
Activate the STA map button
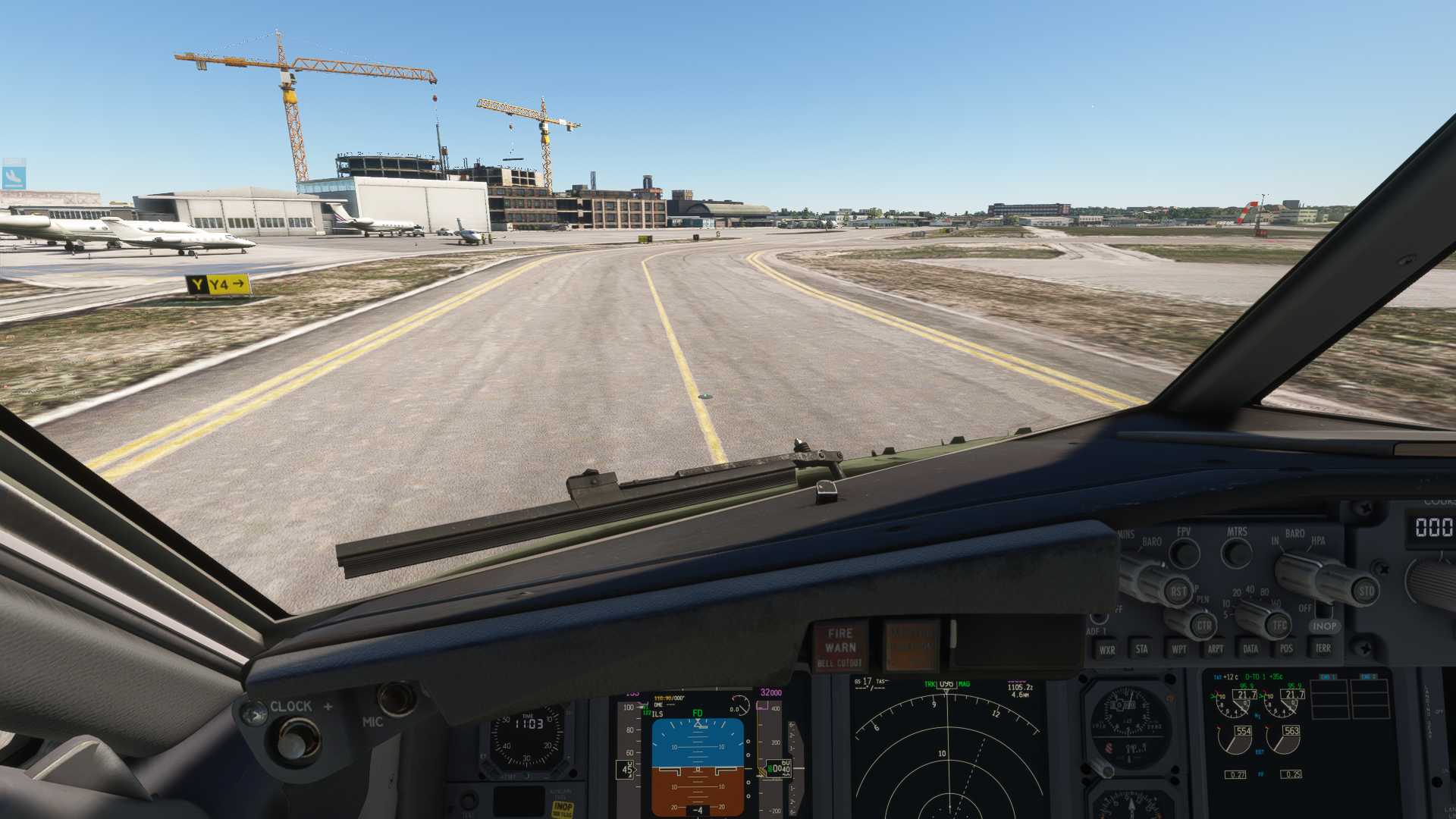(1141, 649)
